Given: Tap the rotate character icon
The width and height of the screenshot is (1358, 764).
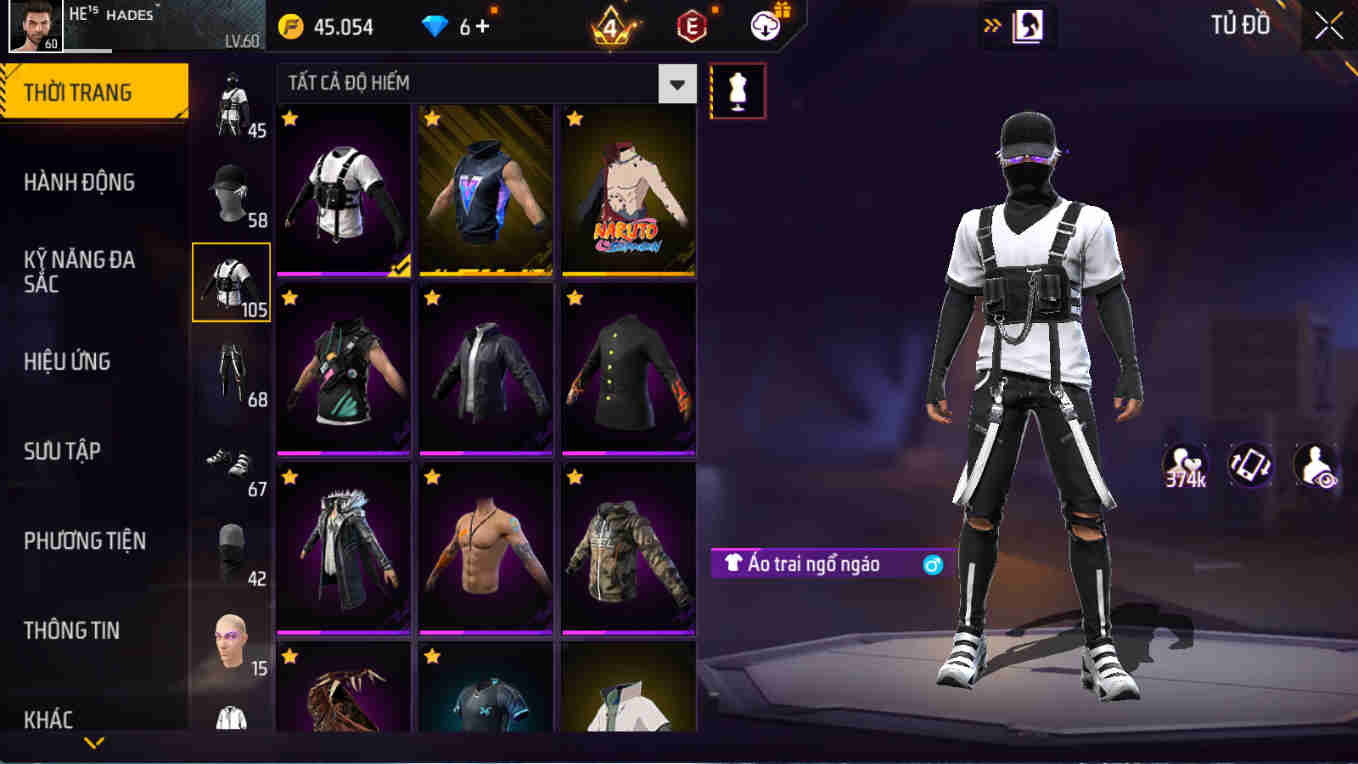Looking at the screenshot, I should coord(1249,465).
